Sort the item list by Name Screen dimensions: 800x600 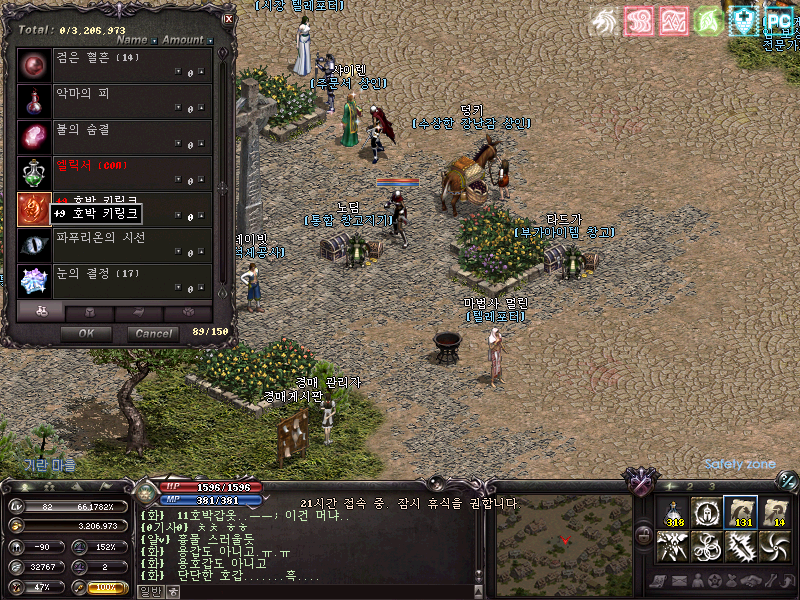pyautogui.click(x=135, y=41)
